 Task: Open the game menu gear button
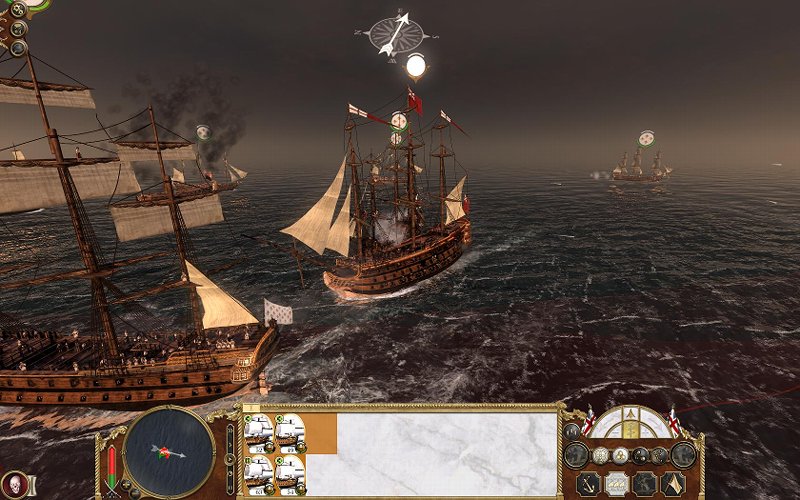[17, 10]
